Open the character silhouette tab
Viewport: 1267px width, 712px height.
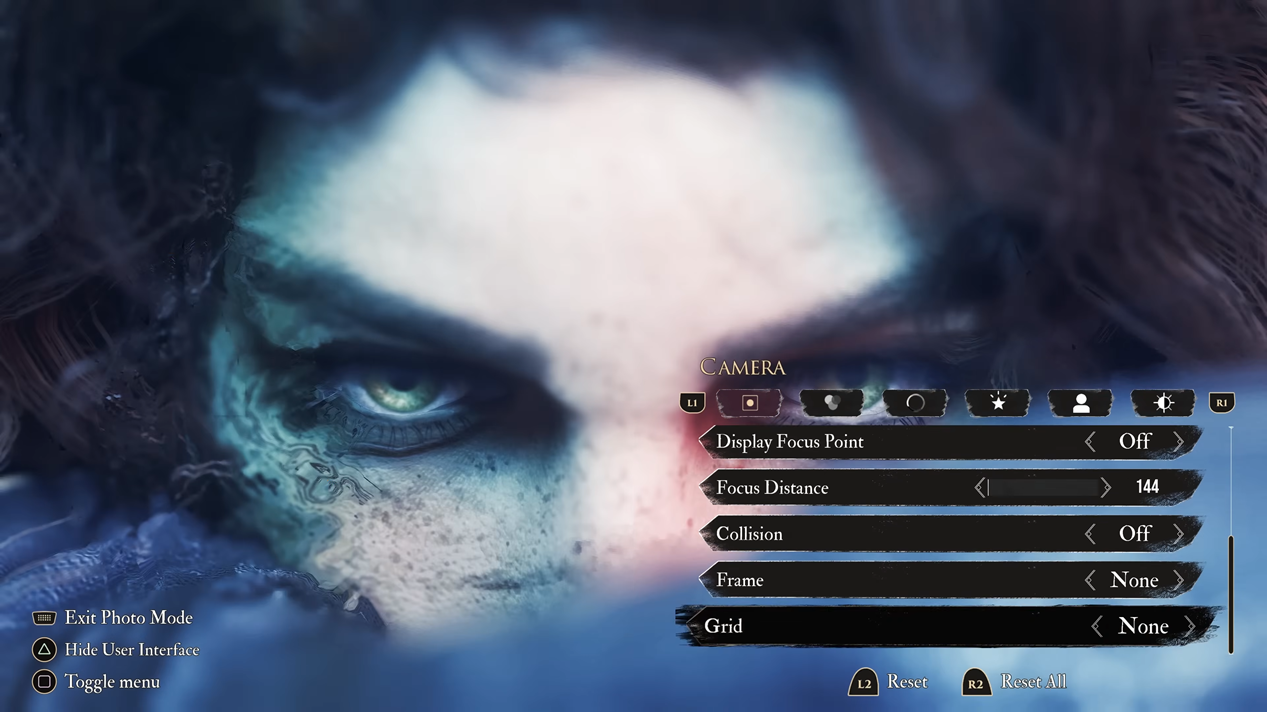[1080, 403]
